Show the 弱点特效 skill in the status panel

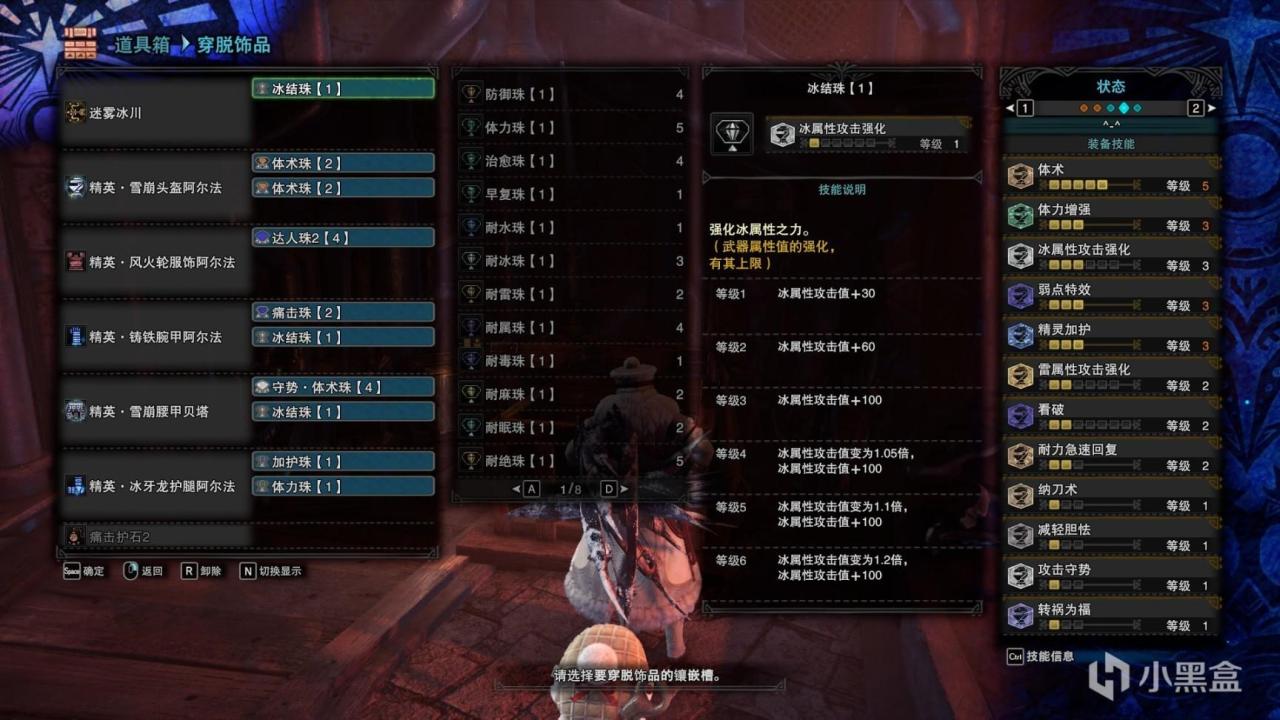1112,297
